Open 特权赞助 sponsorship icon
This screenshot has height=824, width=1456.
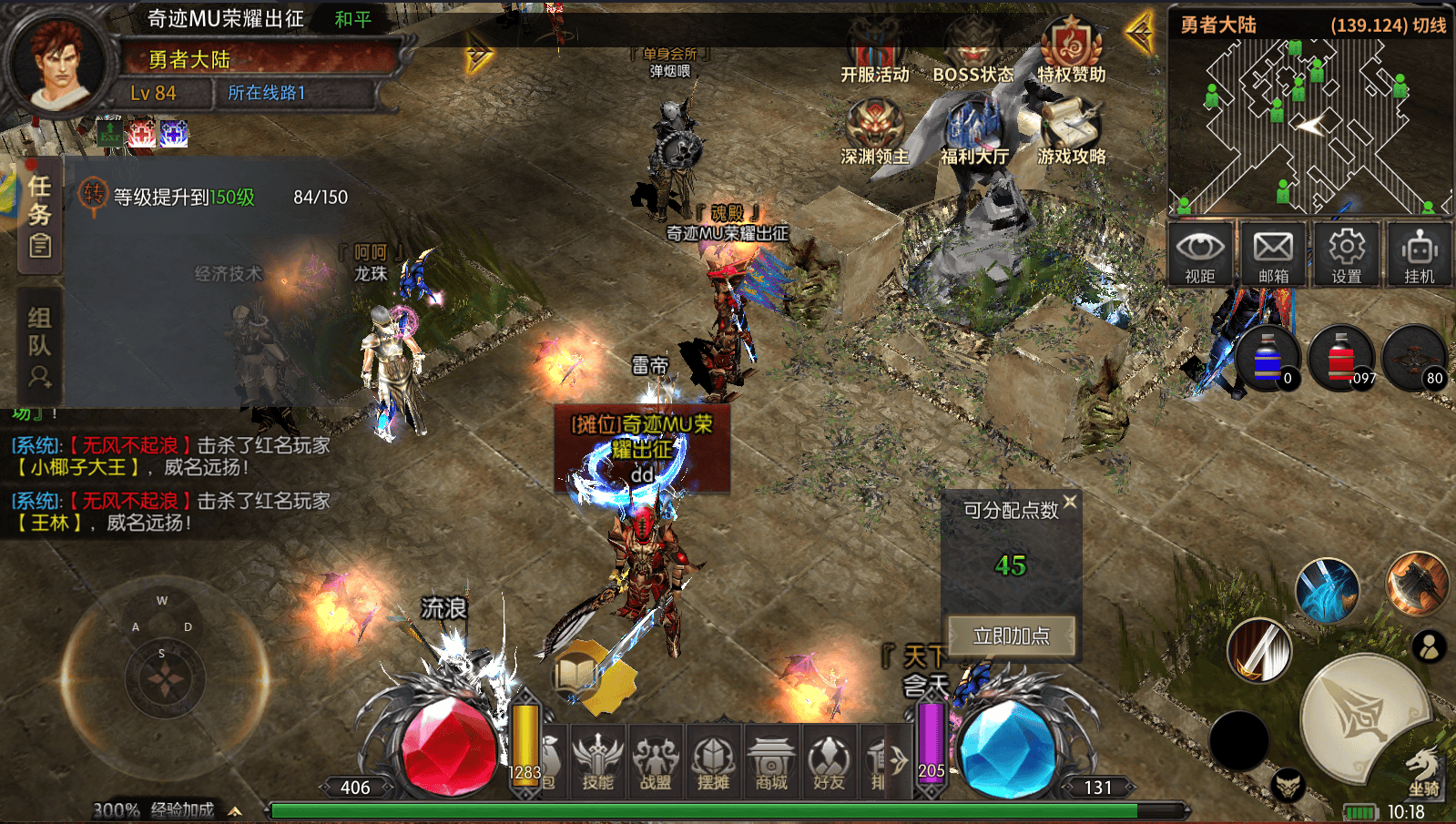point(1071,49)
